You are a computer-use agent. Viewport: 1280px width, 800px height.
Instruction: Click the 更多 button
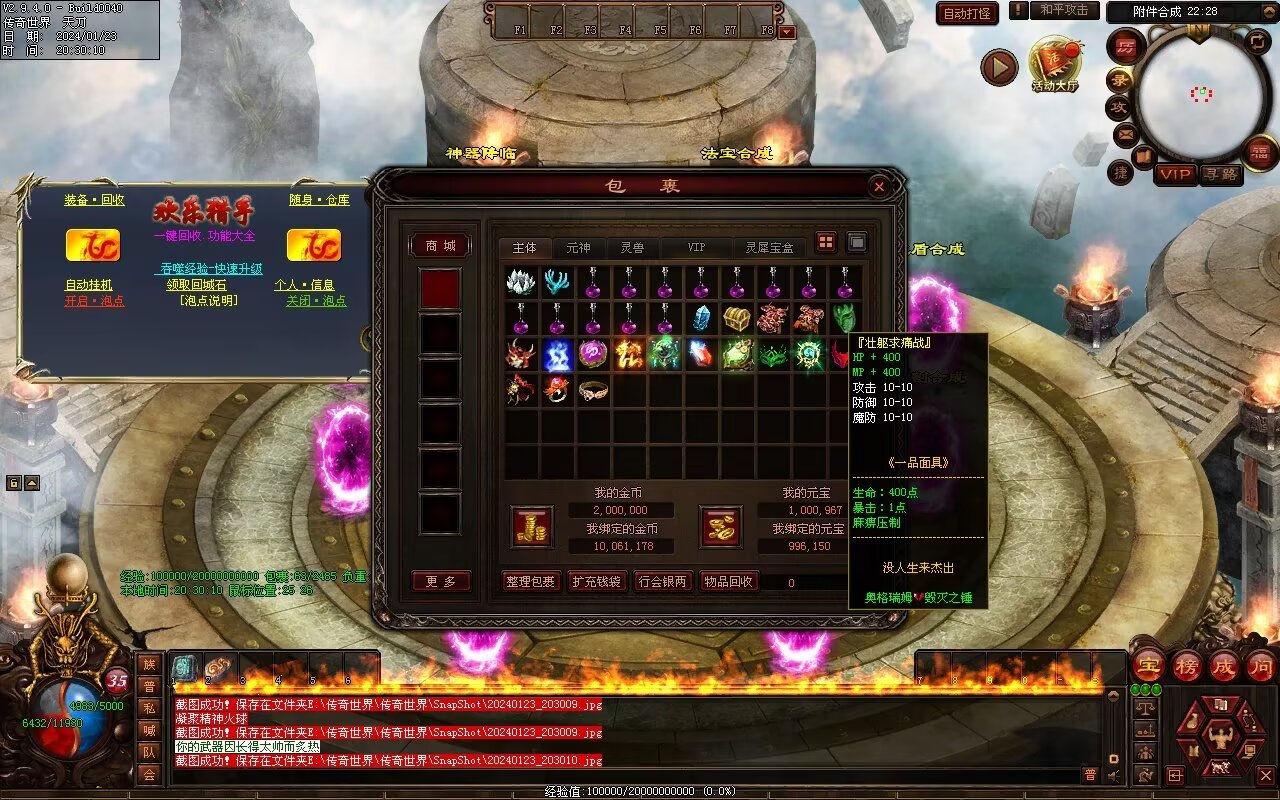(x=440, y=582)
